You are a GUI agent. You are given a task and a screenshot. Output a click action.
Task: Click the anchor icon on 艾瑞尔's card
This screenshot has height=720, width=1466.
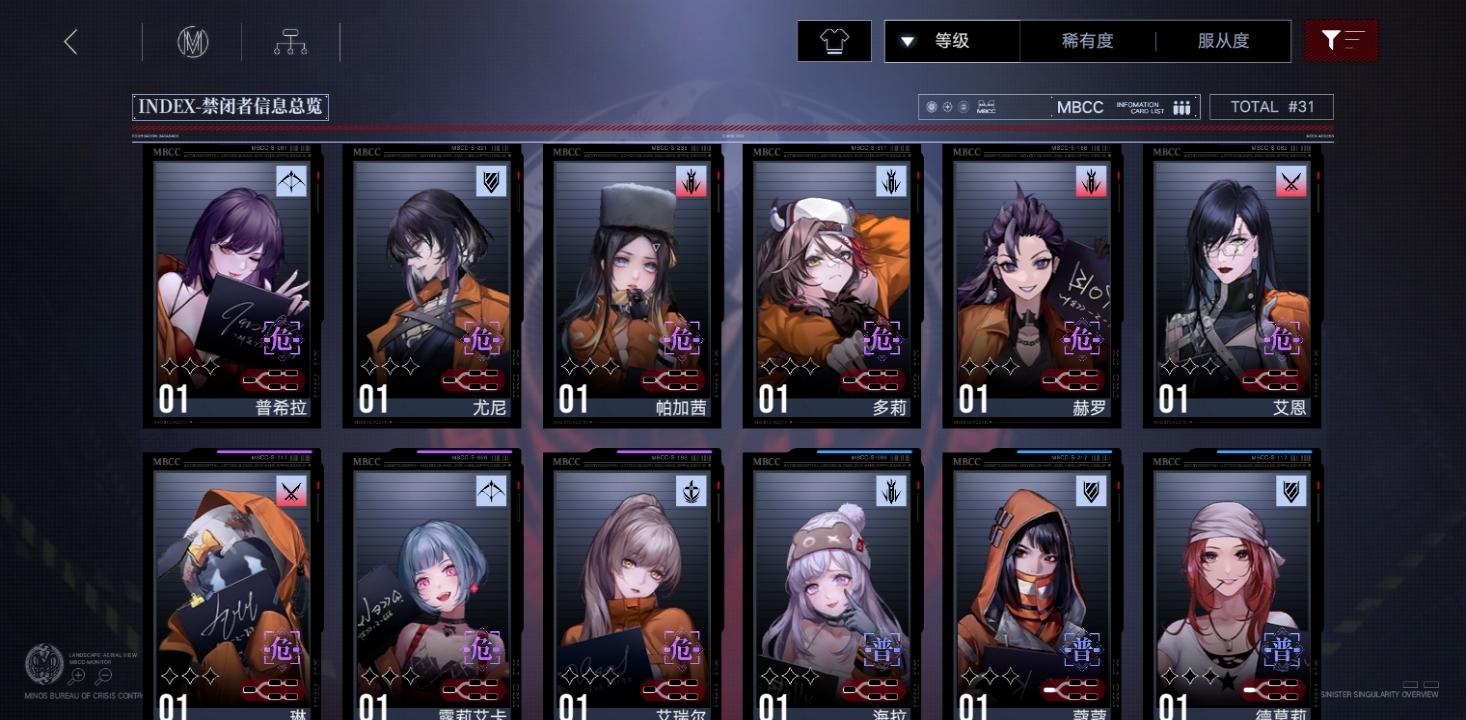pos(690,490)
